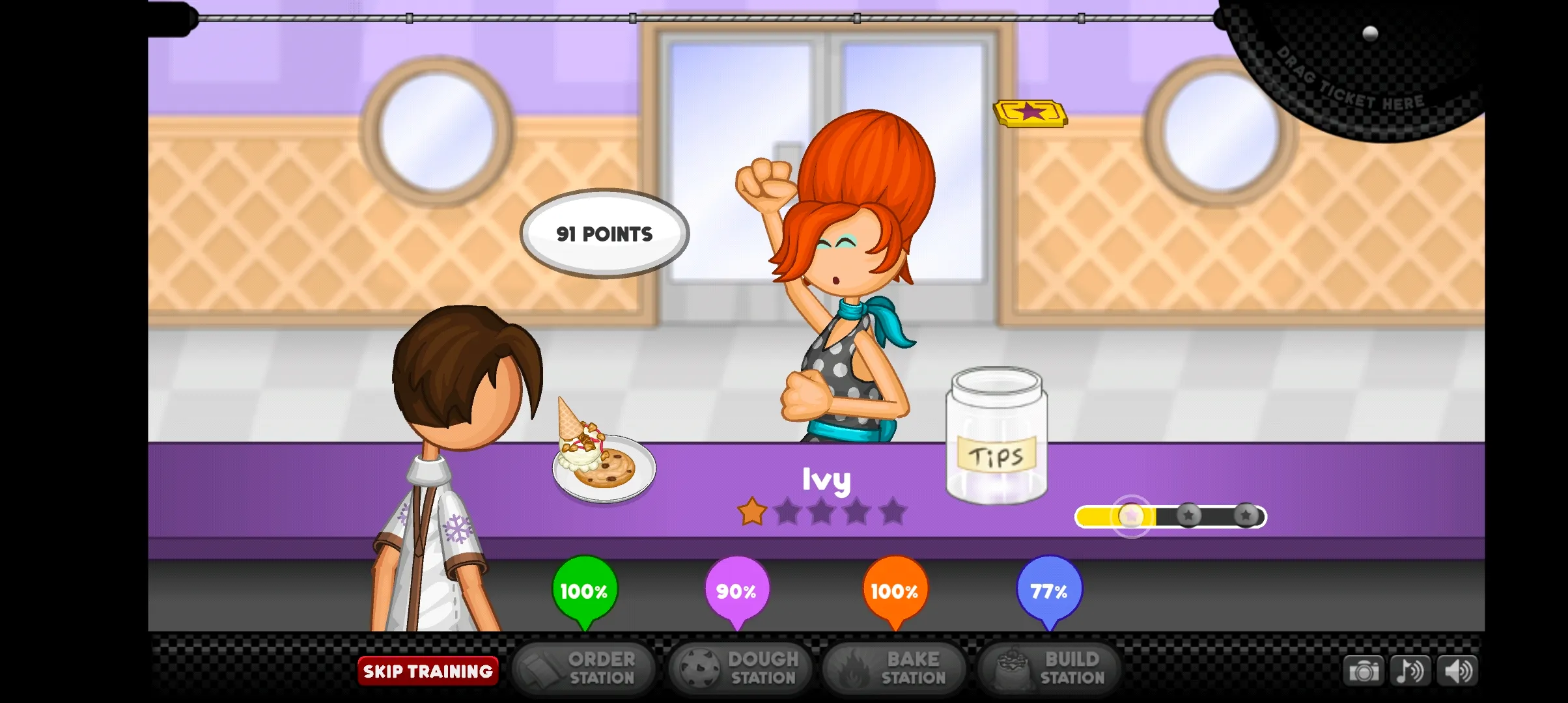Click the Tips jar
Viewport: 1568px width, 703px height.
(x=998, y=436)
